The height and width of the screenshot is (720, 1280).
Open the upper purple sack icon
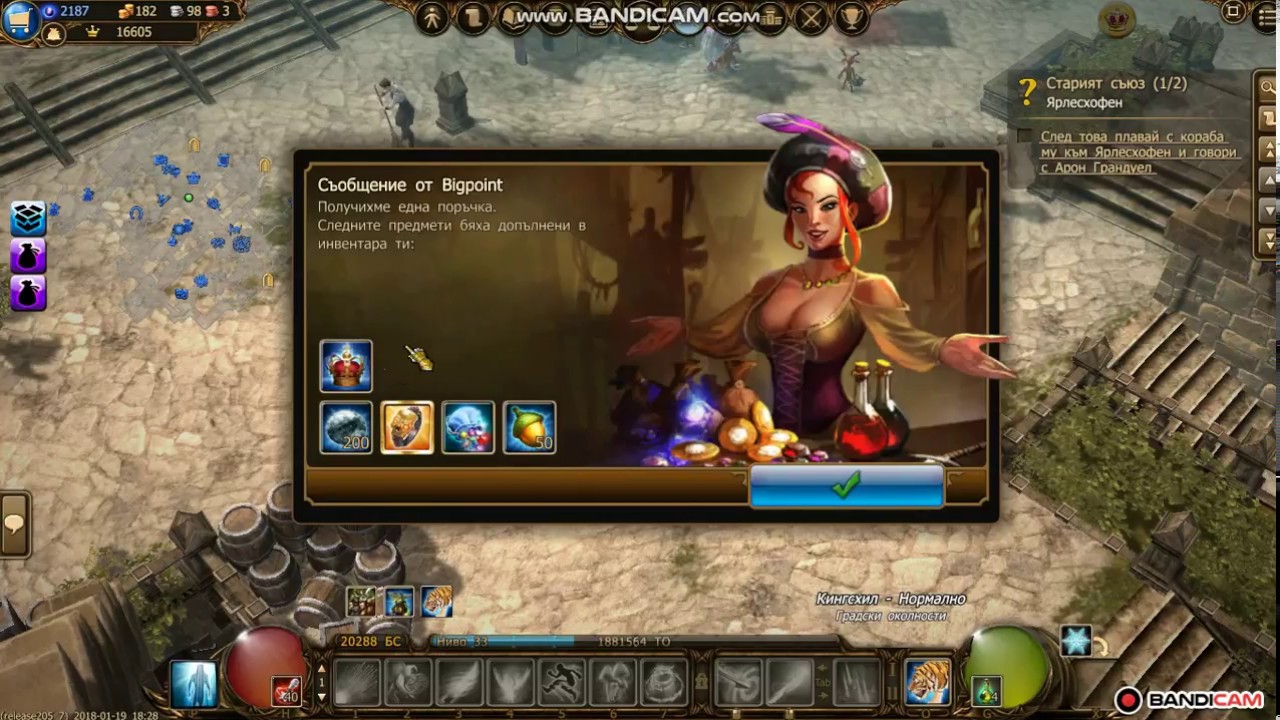pos(28,256)
